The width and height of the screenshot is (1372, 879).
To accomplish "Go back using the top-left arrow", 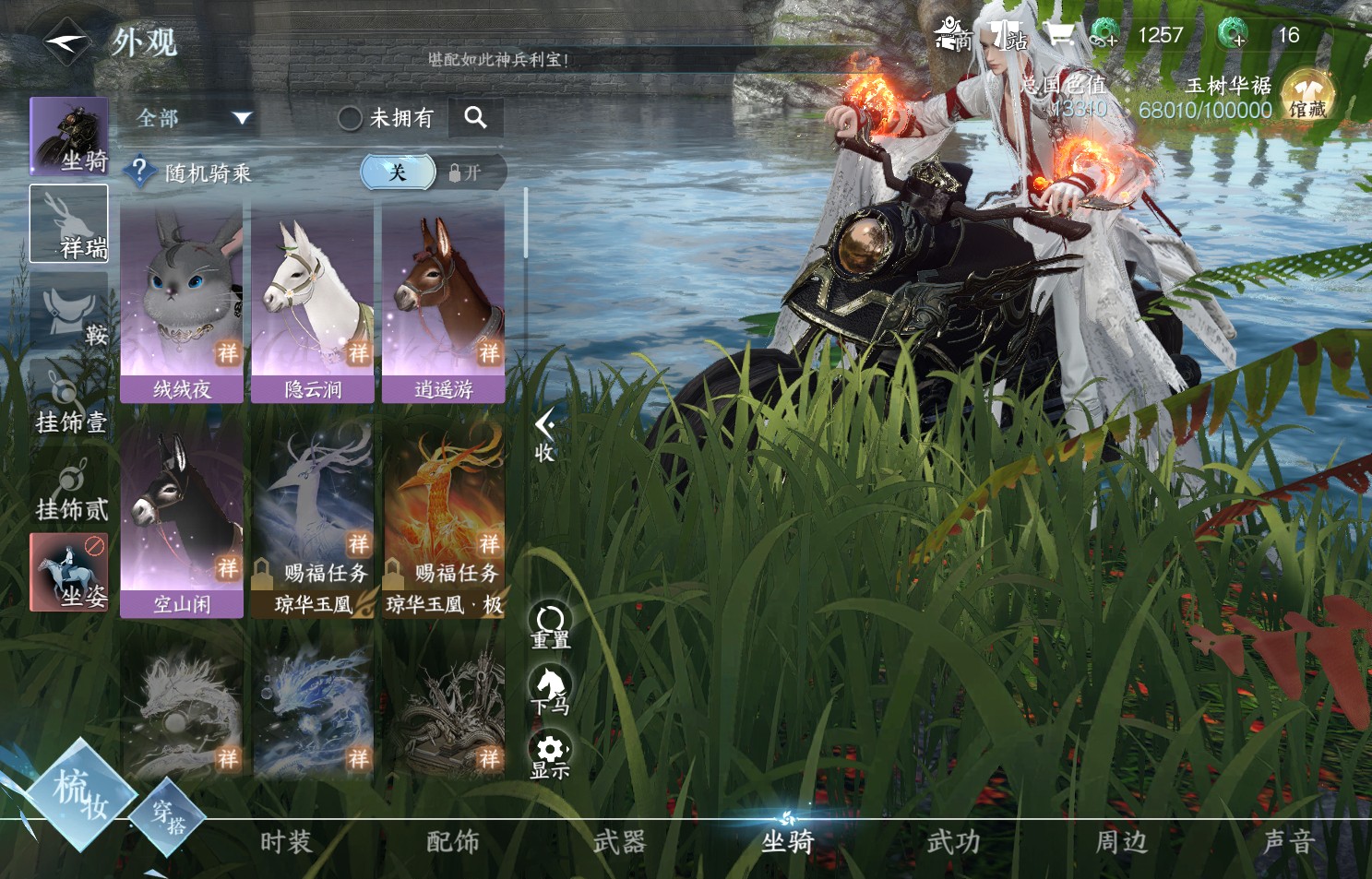I will pyautogui.click(x=66, y=42).
